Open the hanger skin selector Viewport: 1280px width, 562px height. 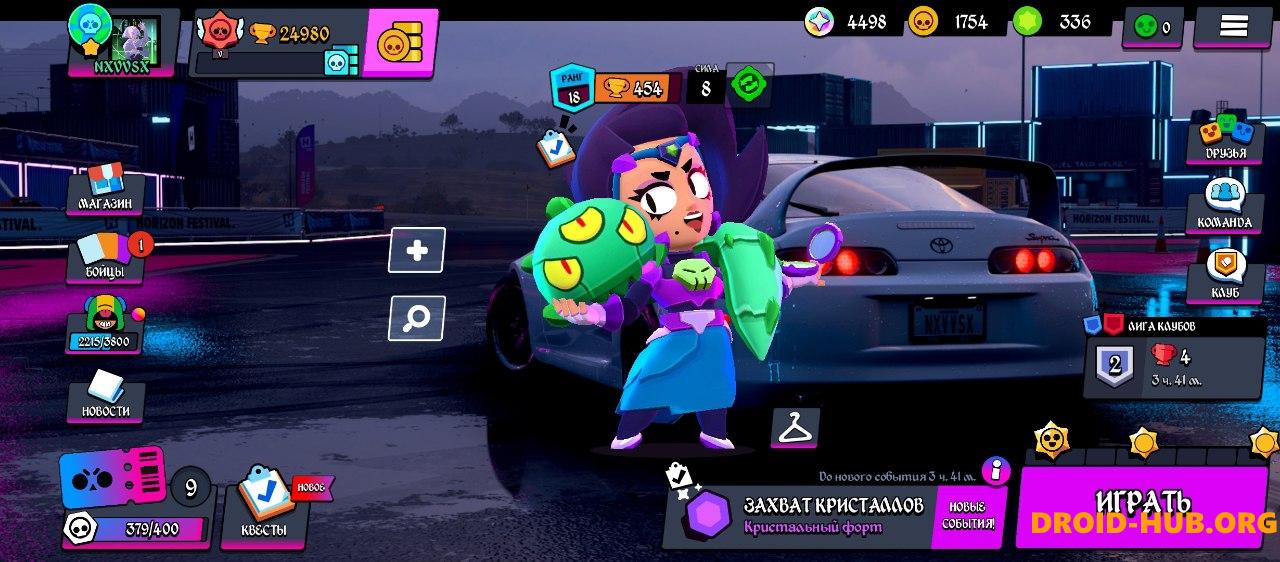795,428
